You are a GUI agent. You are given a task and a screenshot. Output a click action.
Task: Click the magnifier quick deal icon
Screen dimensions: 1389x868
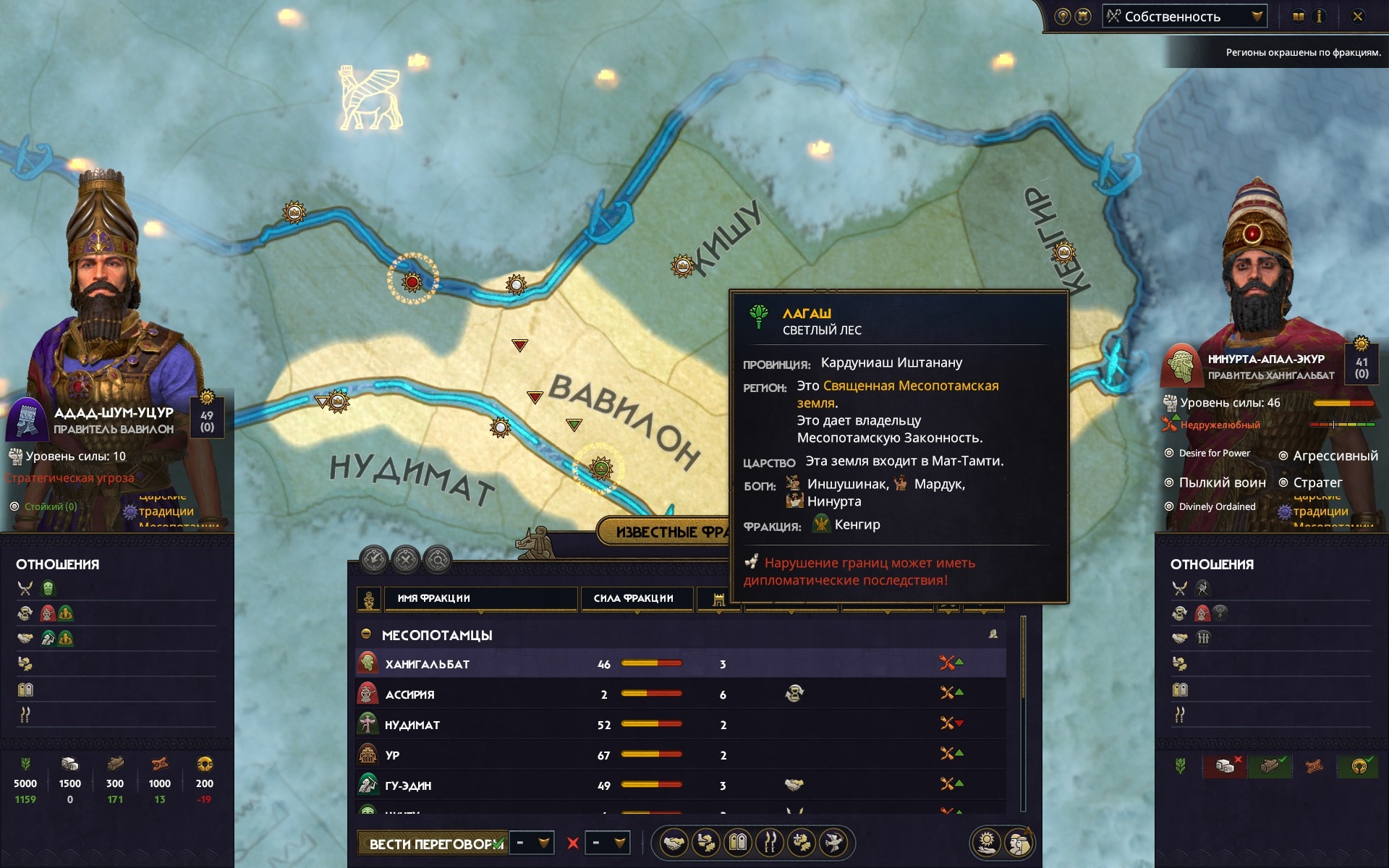pos(438,559)
